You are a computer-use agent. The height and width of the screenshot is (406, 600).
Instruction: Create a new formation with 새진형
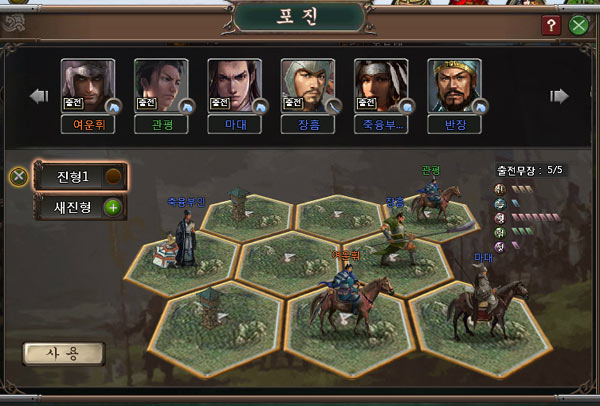click(x=74, y=208)
